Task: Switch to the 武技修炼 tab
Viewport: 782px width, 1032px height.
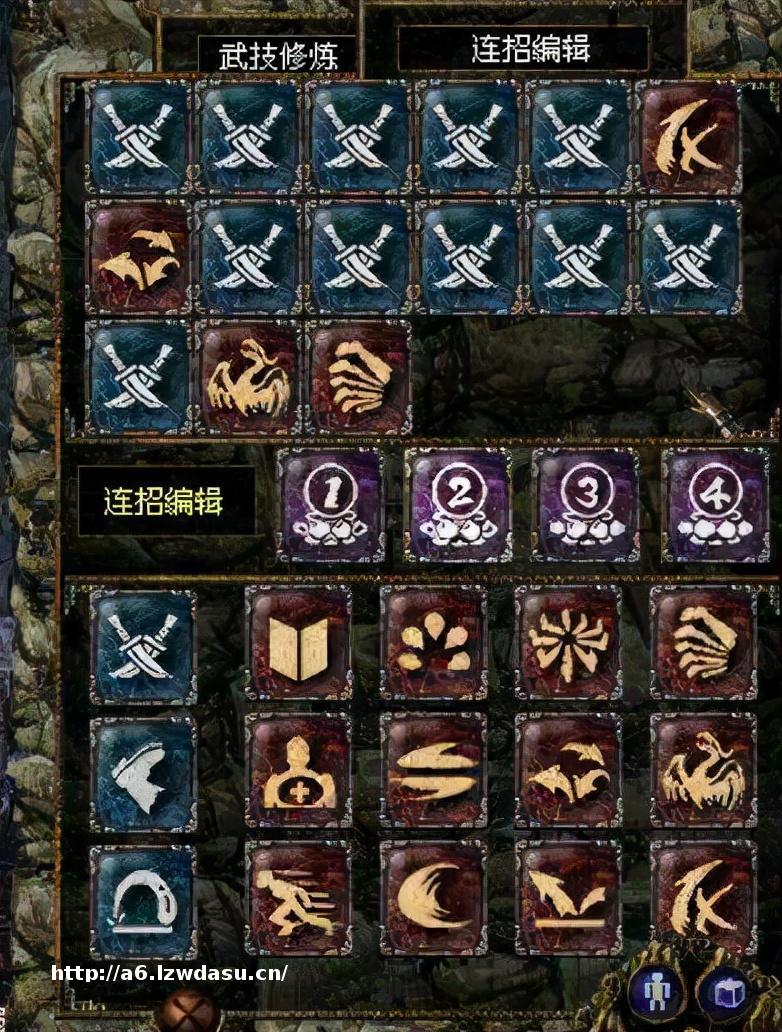Action: [275, 53]
